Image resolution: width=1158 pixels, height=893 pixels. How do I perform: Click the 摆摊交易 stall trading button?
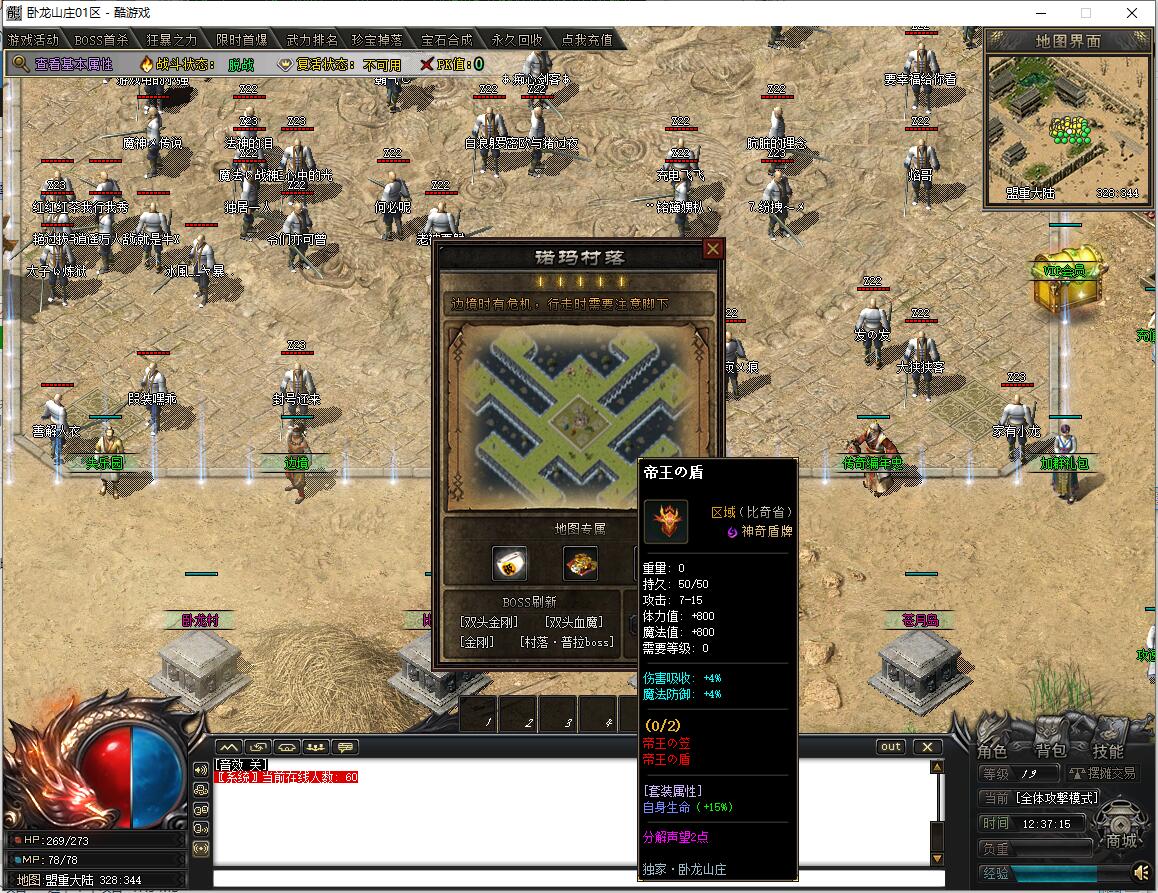(x=1102, y=773)
